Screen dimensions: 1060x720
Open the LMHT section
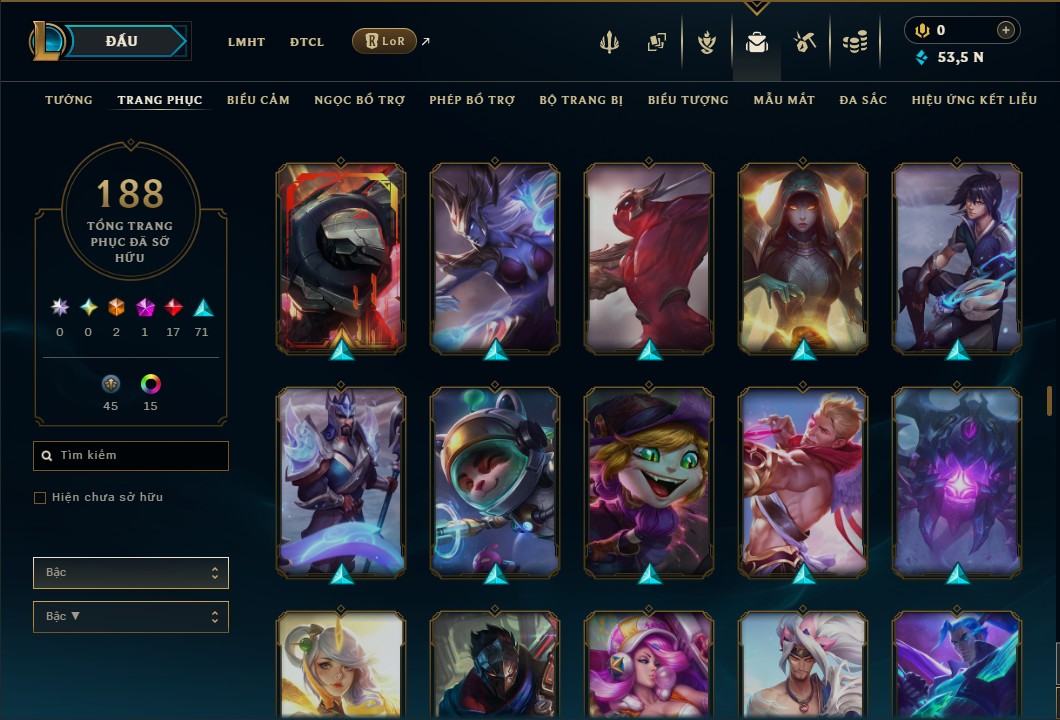pos(246,42)
